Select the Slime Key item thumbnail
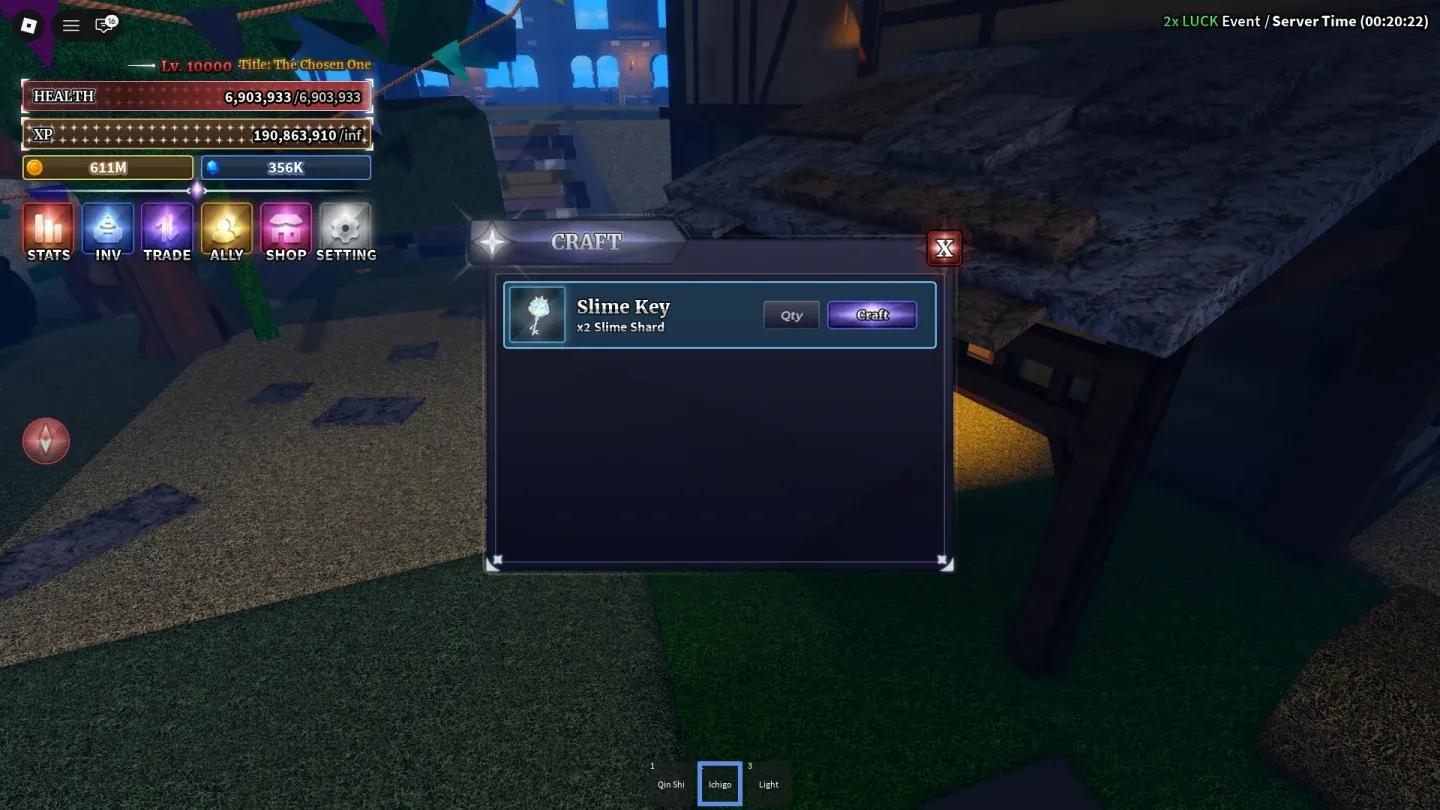The image size is (1440, 810). (537, 314)
